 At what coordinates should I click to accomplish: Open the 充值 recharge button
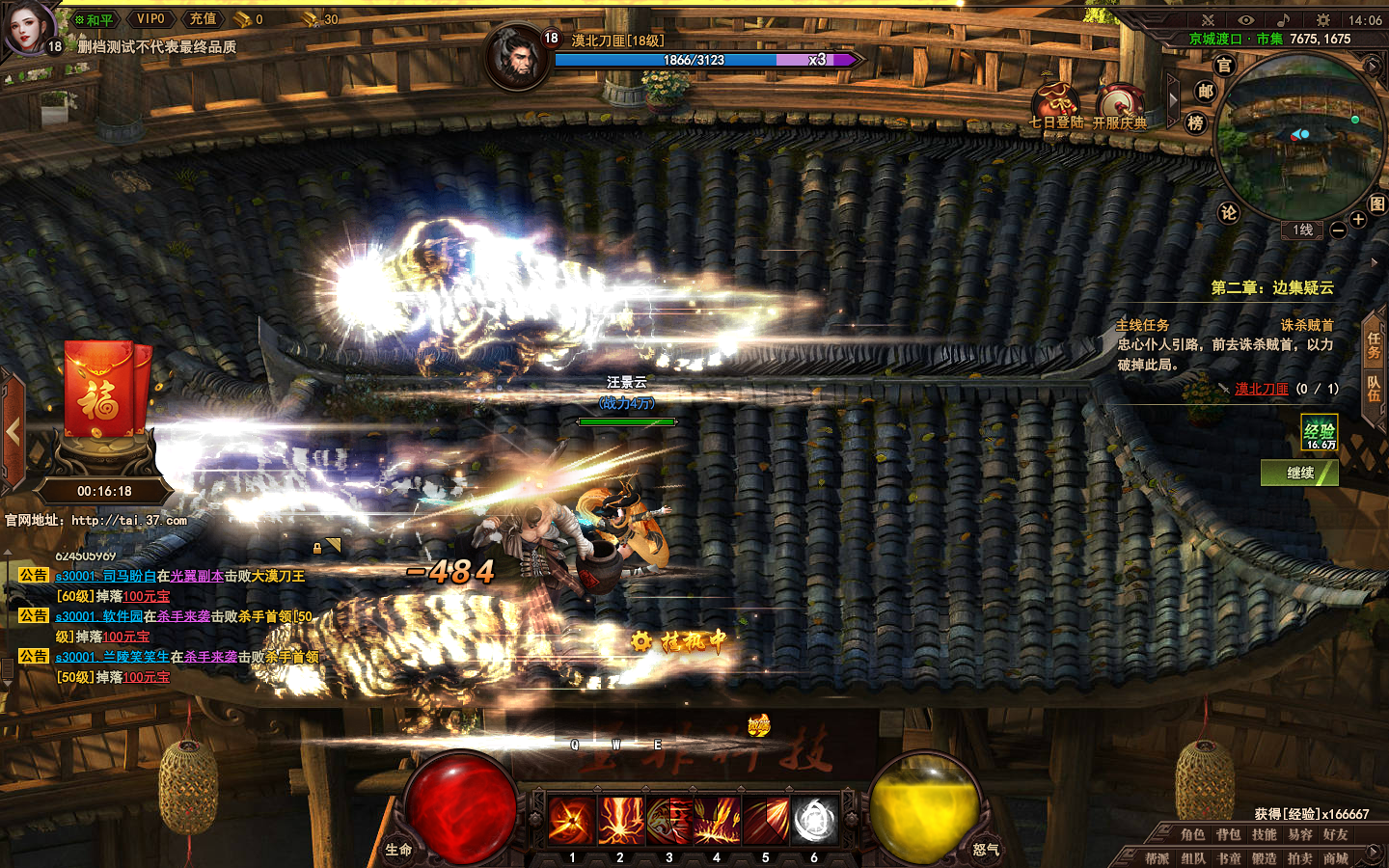click(x=203, y=19)
